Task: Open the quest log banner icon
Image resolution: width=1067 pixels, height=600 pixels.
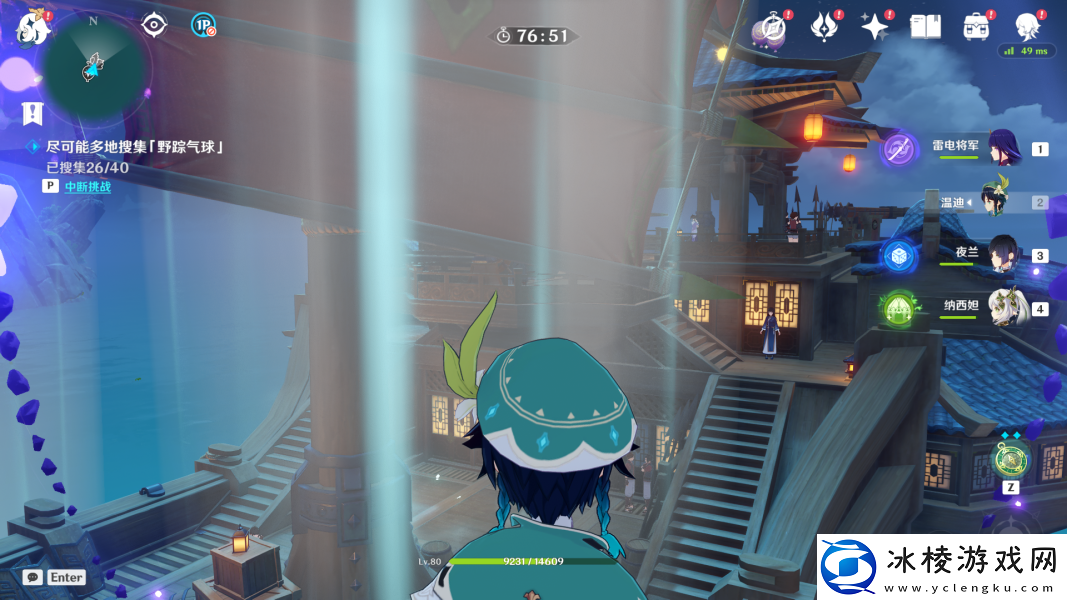Action: coord(33,113)
